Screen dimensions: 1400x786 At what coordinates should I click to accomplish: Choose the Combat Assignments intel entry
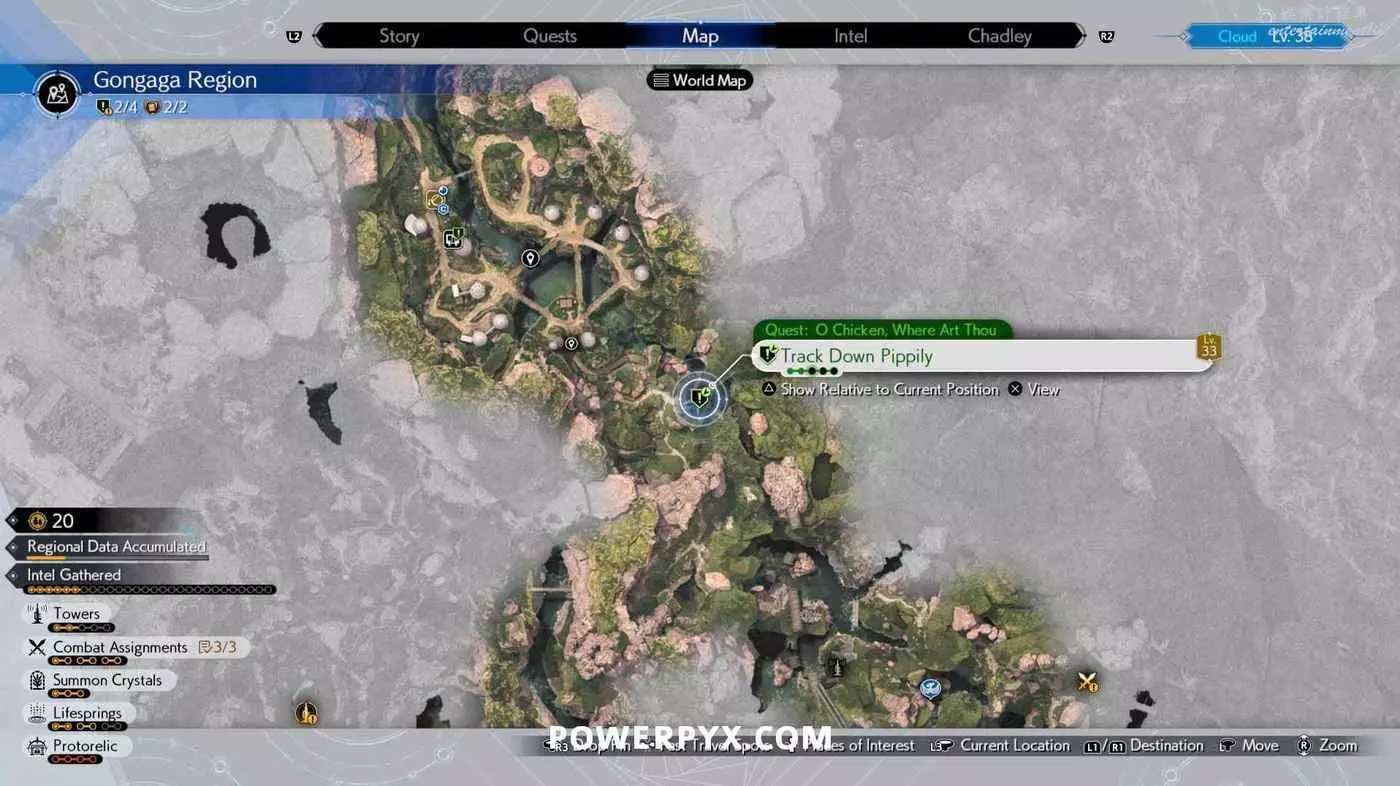tap(120, 647)
